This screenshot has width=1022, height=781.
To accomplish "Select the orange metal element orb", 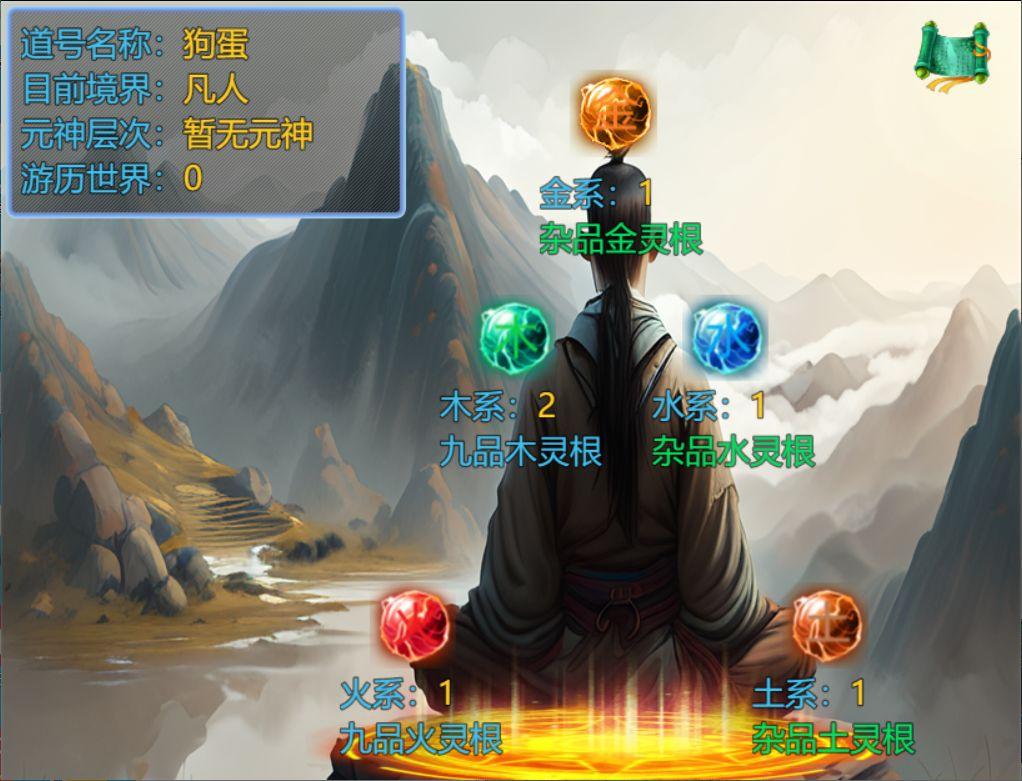I will 615,114.
